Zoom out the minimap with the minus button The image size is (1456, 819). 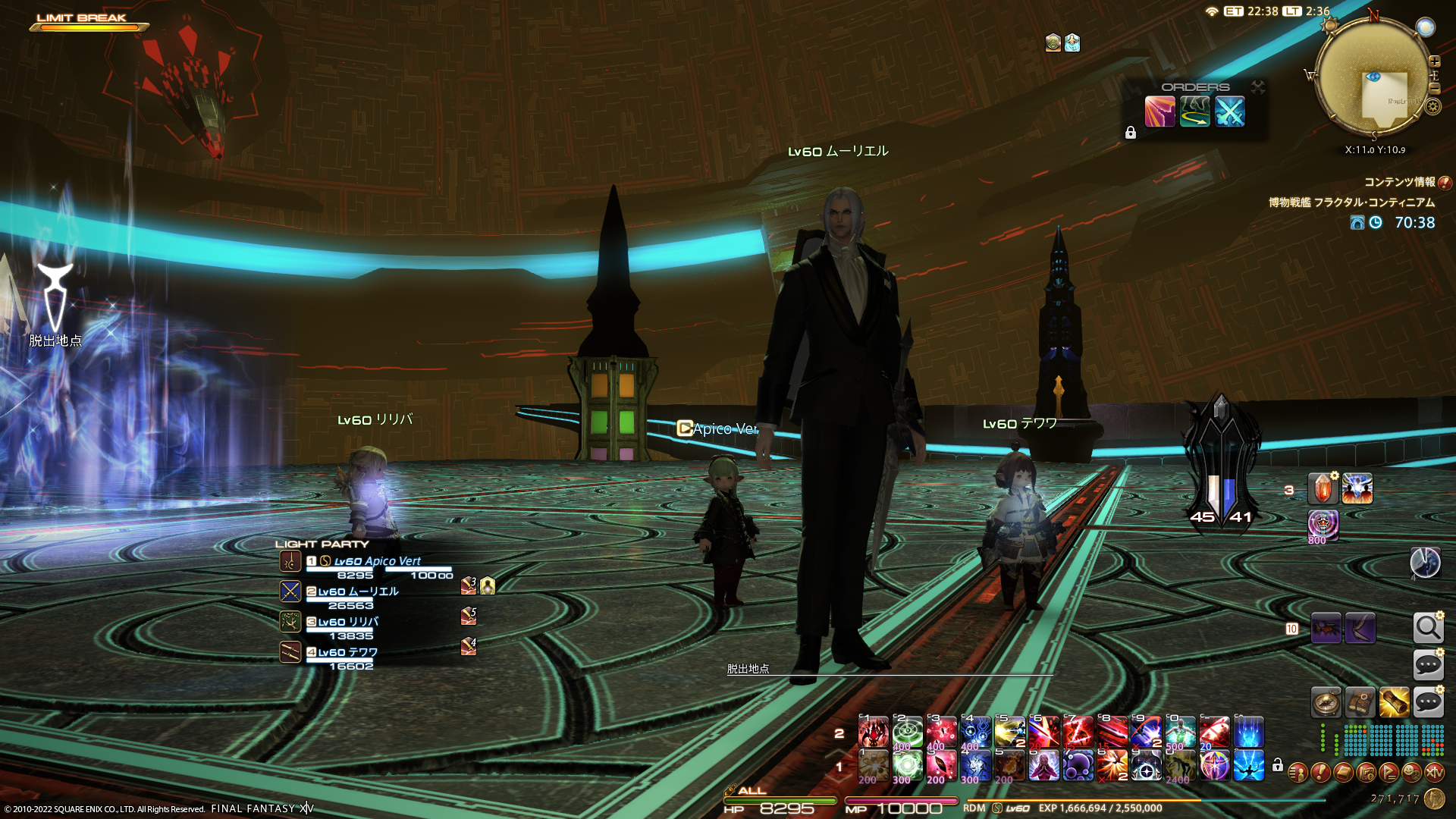point(1434,88)
